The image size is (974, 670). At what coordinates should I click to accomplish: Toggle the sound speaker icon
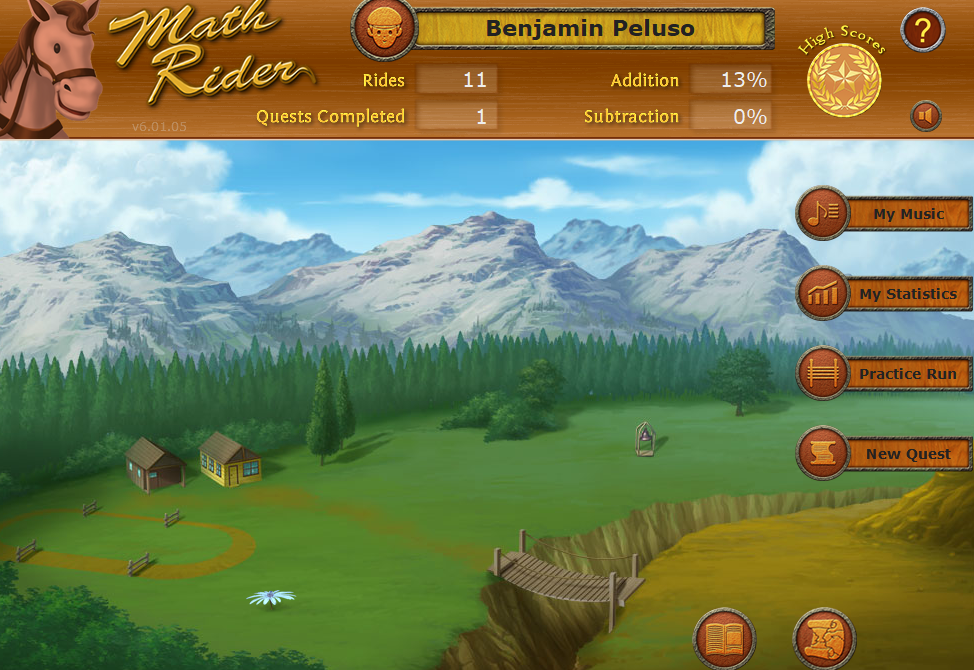[x=926, y=116]
